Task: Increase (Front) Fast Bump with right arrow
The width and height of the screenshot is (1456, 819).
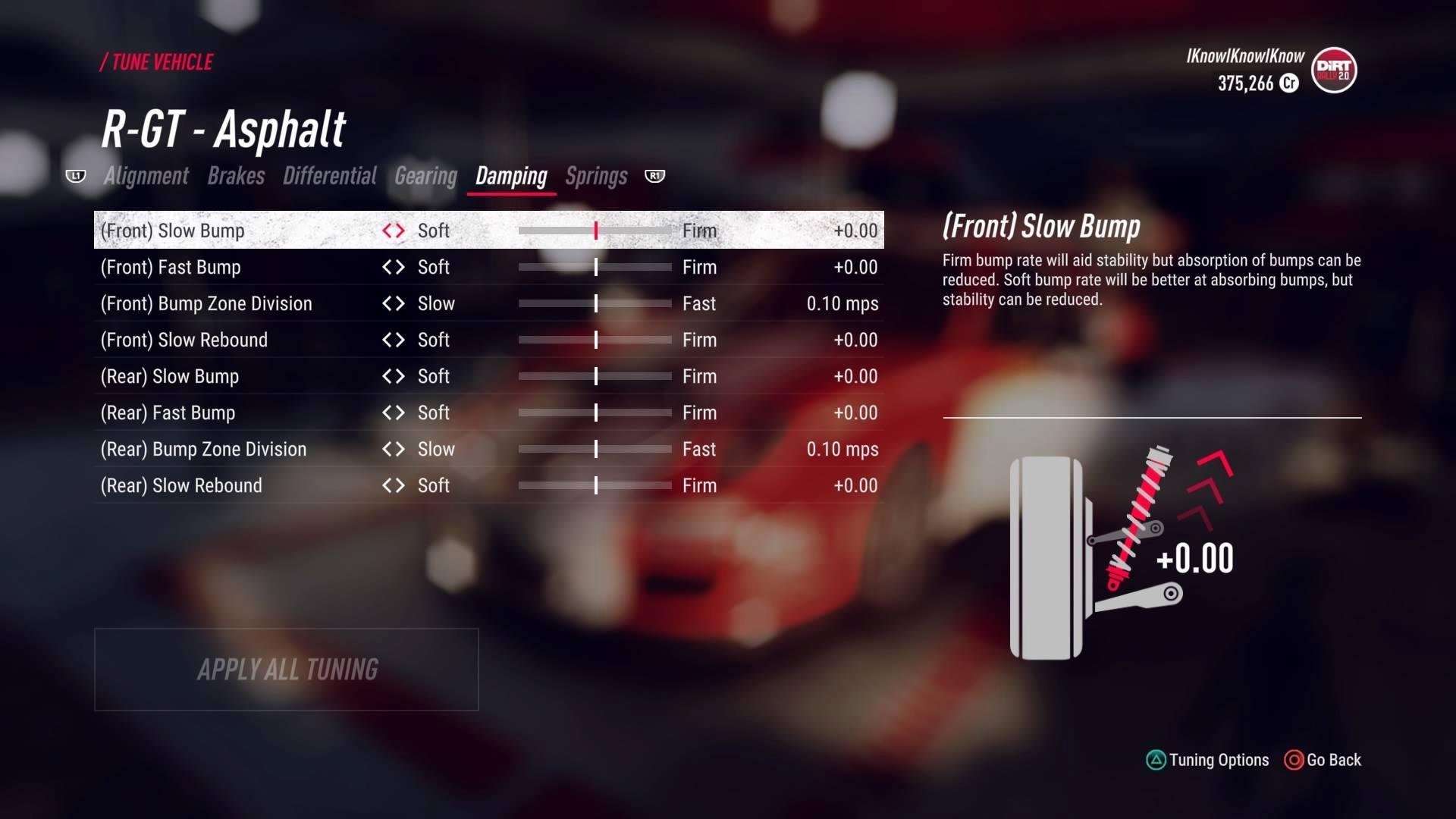Action: tap(400, 267)
